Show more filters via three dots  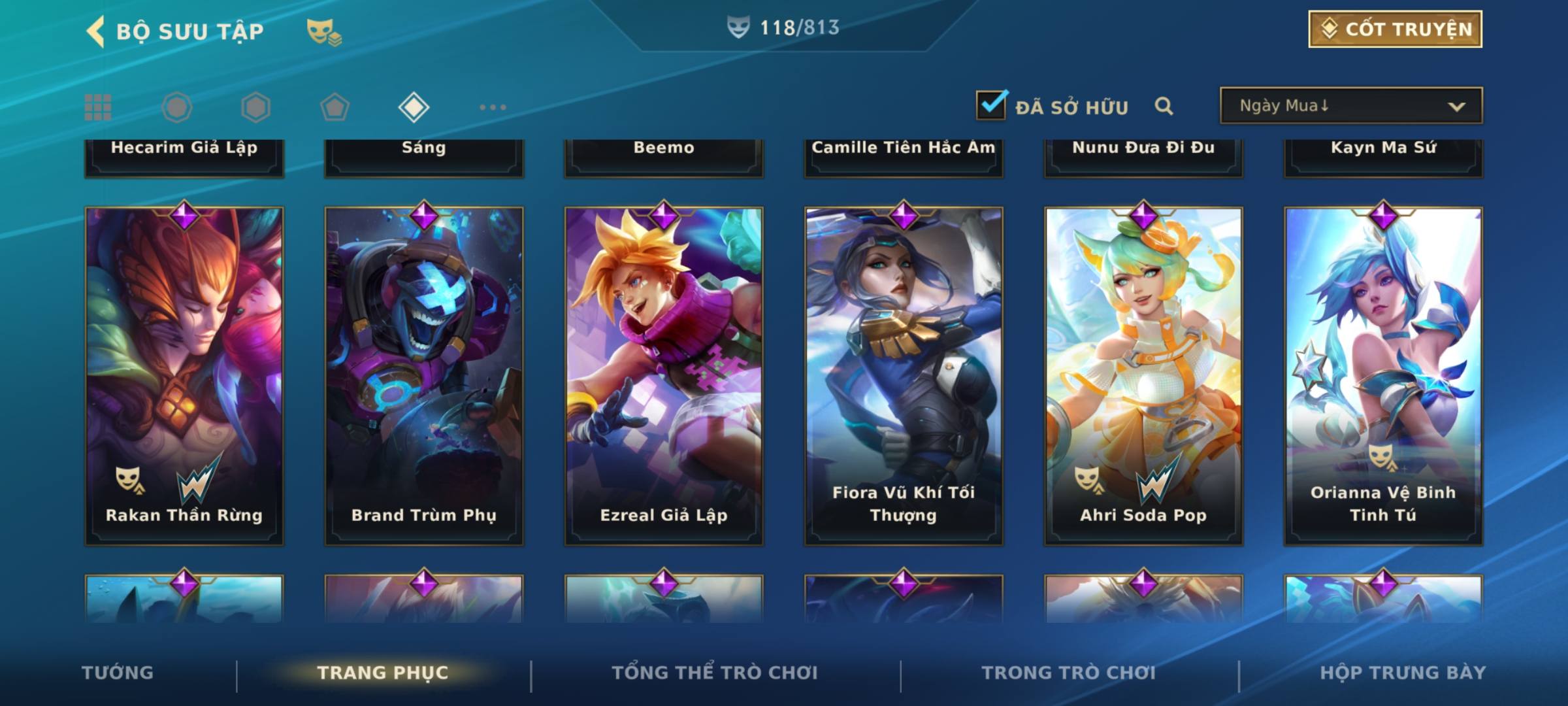point(493,107)
